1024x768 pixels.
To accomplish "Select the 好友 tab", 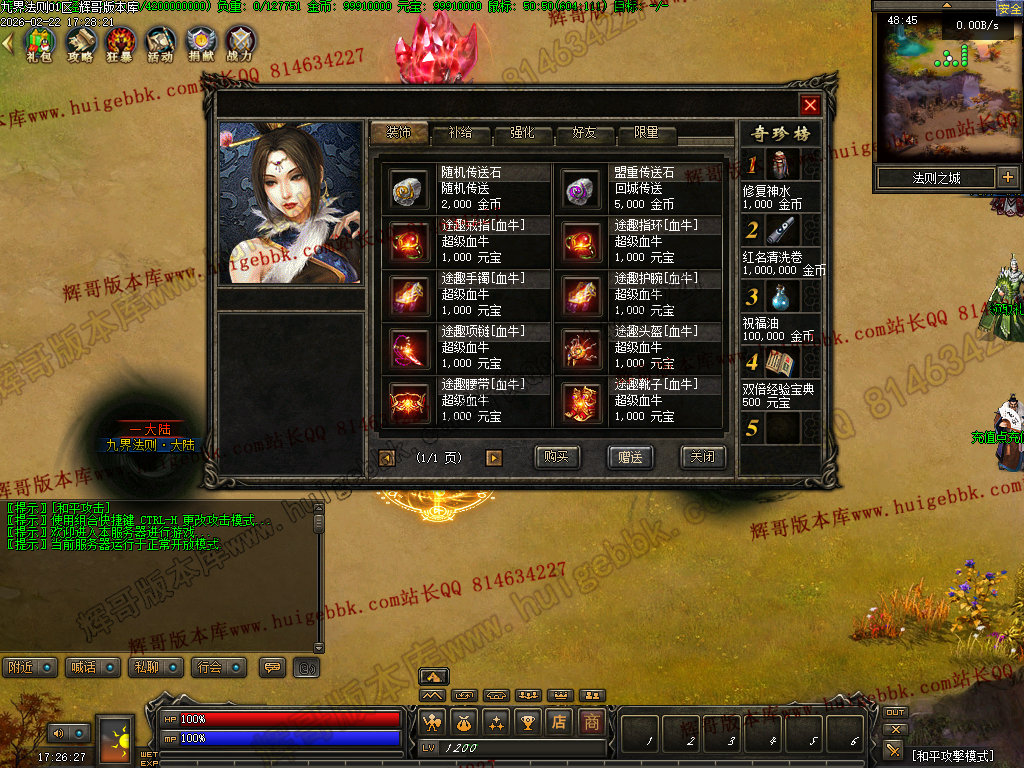I will click(x=584, y=133).
